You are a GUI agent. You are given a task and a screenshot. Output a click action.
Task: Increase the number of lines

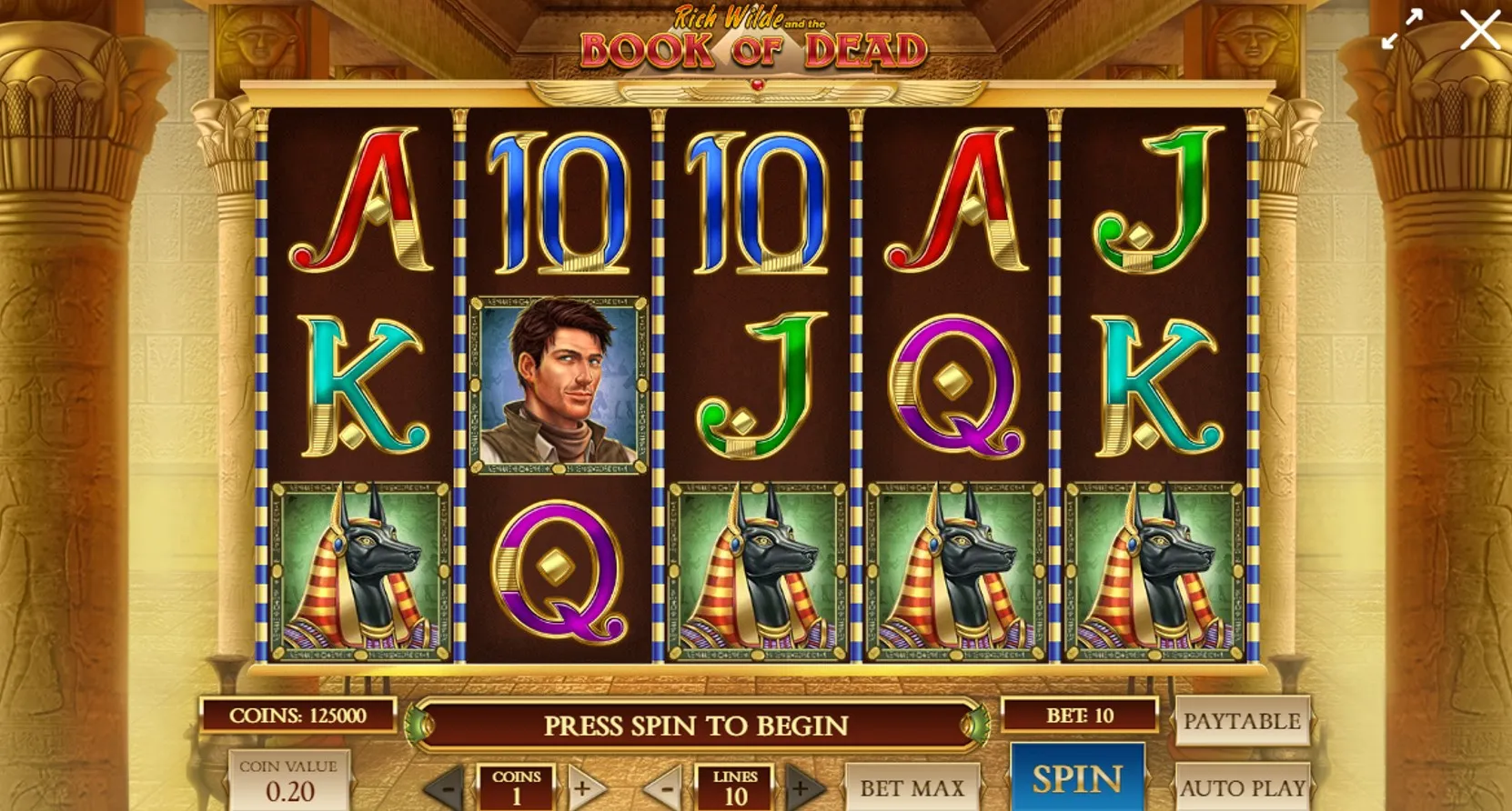(x=802, y=787)
